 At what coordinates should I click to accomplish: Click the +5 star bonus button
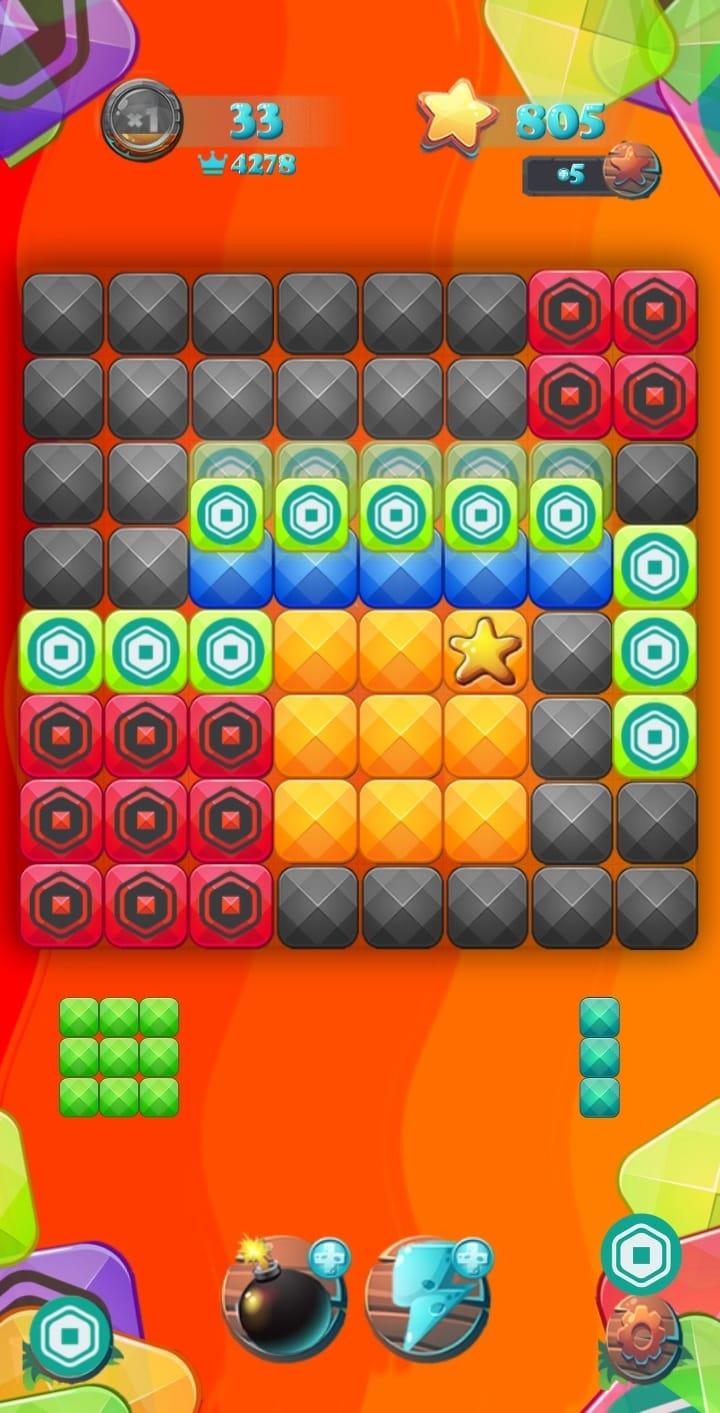click(592, 174)
